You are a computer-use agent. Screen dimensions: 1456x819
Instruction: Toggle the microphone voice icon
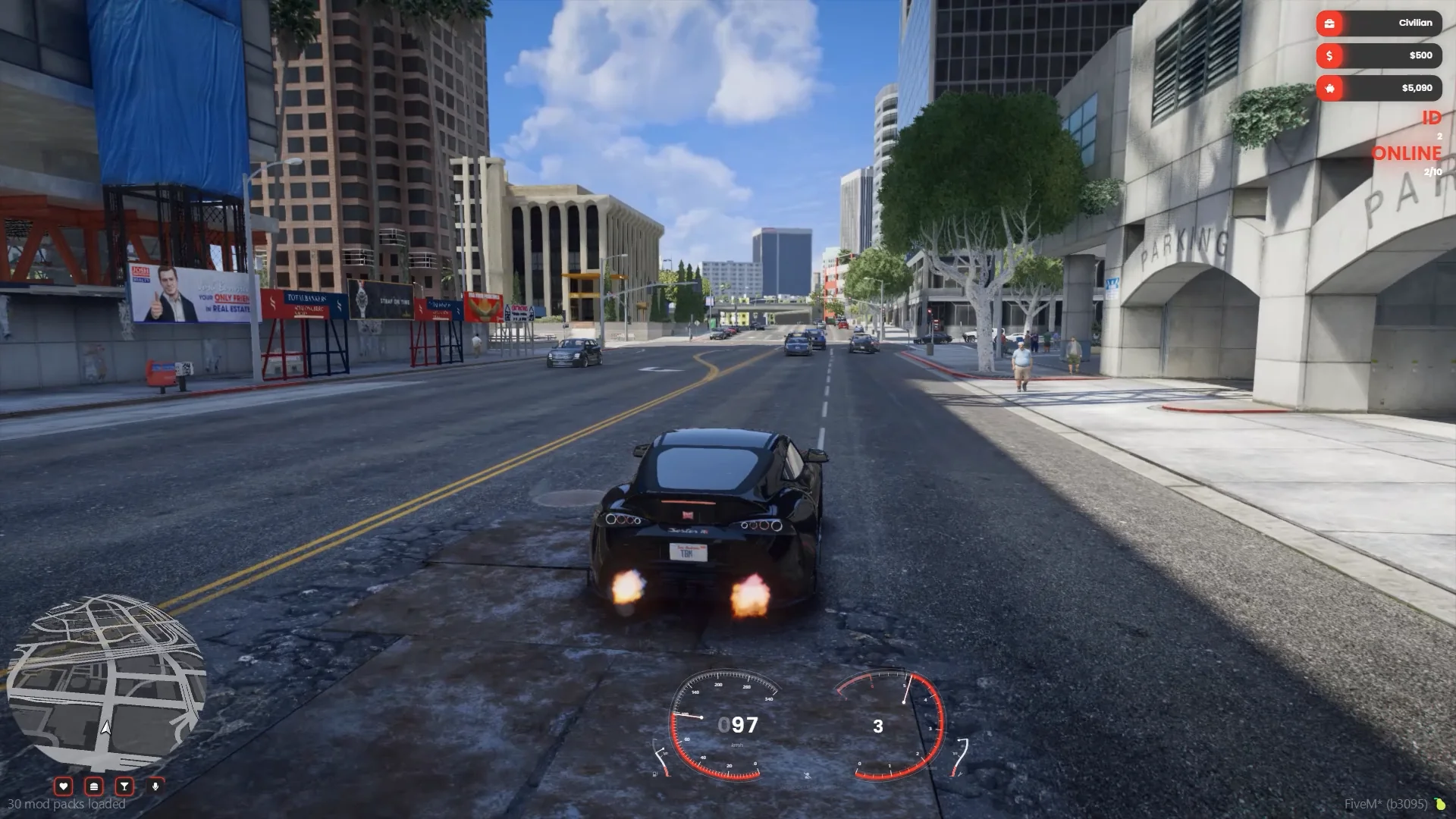[x=155, y=786]
